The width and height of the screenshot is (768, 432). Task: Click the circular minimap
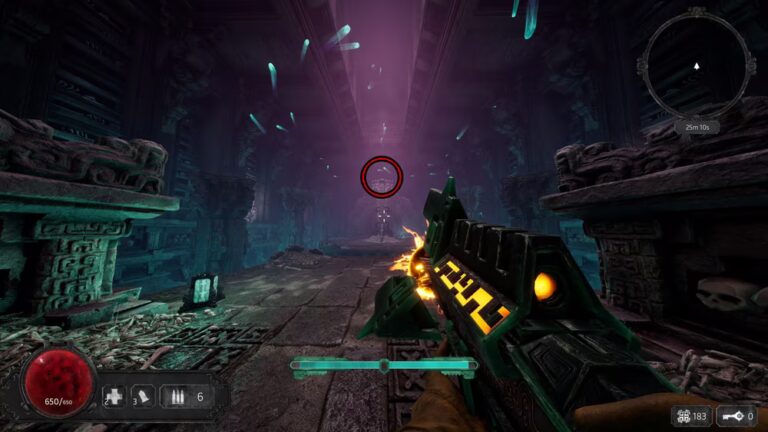click(x=697, y=68)
